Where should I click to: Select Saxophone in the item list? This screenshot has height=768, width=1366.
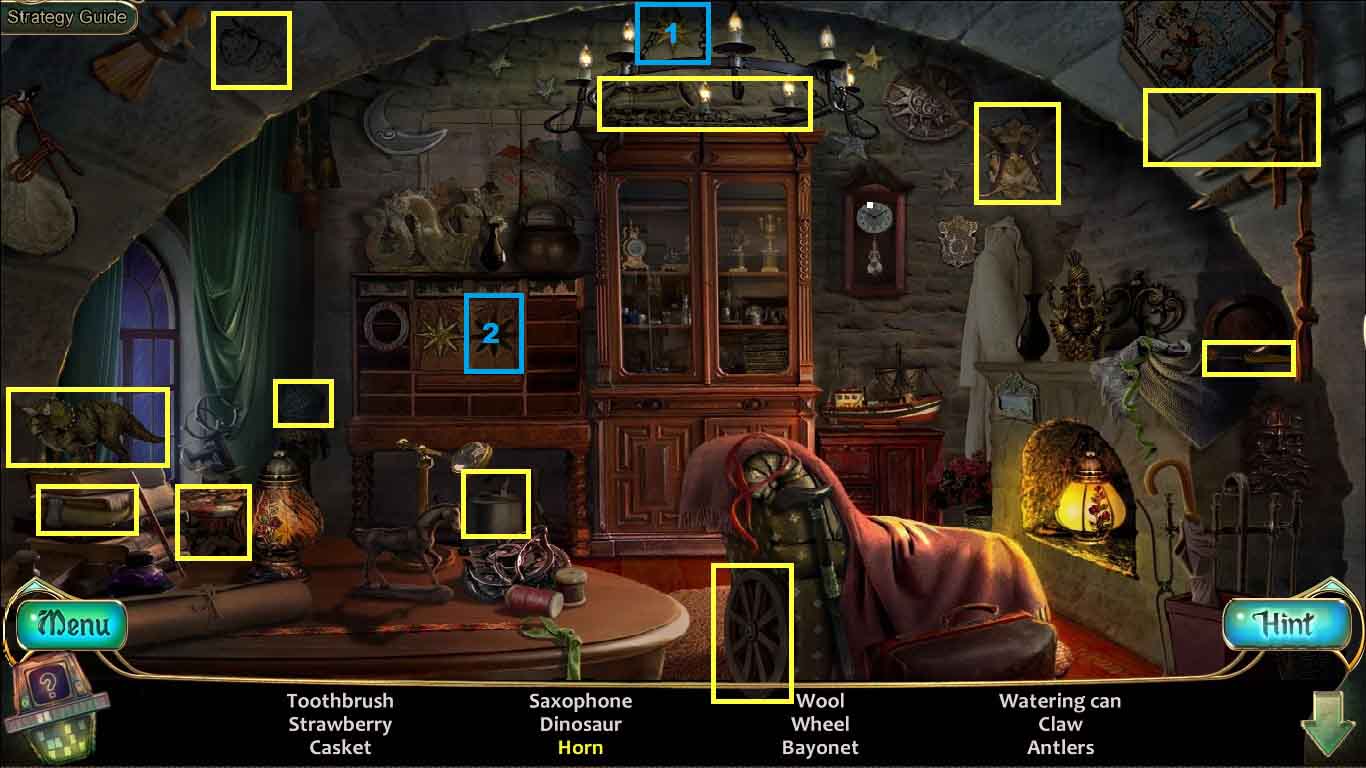coord(580,701)
